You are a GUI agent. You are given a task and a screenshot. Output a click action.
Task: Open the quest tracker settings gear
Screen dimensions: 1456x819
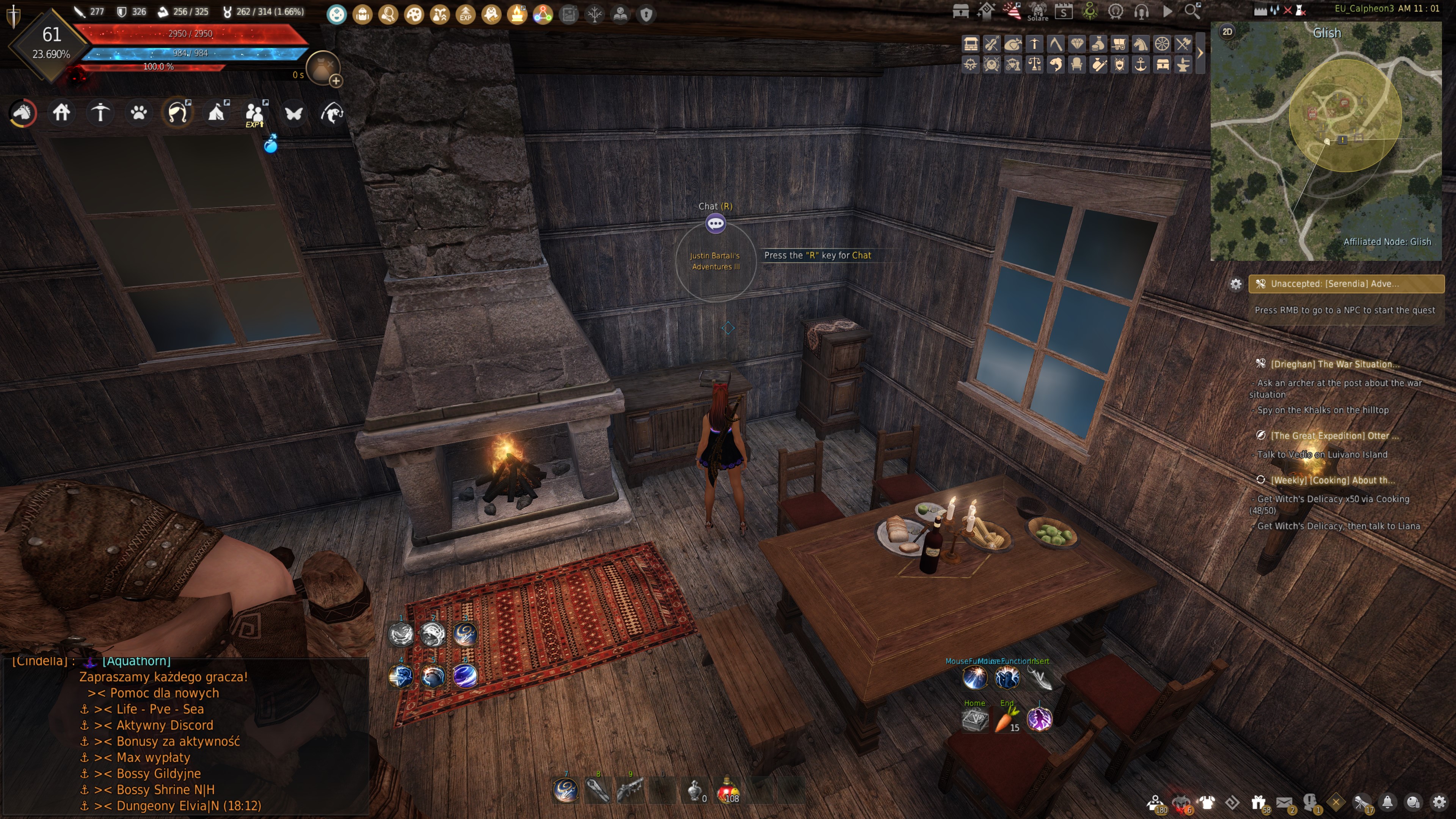[x=1236, y=284]
